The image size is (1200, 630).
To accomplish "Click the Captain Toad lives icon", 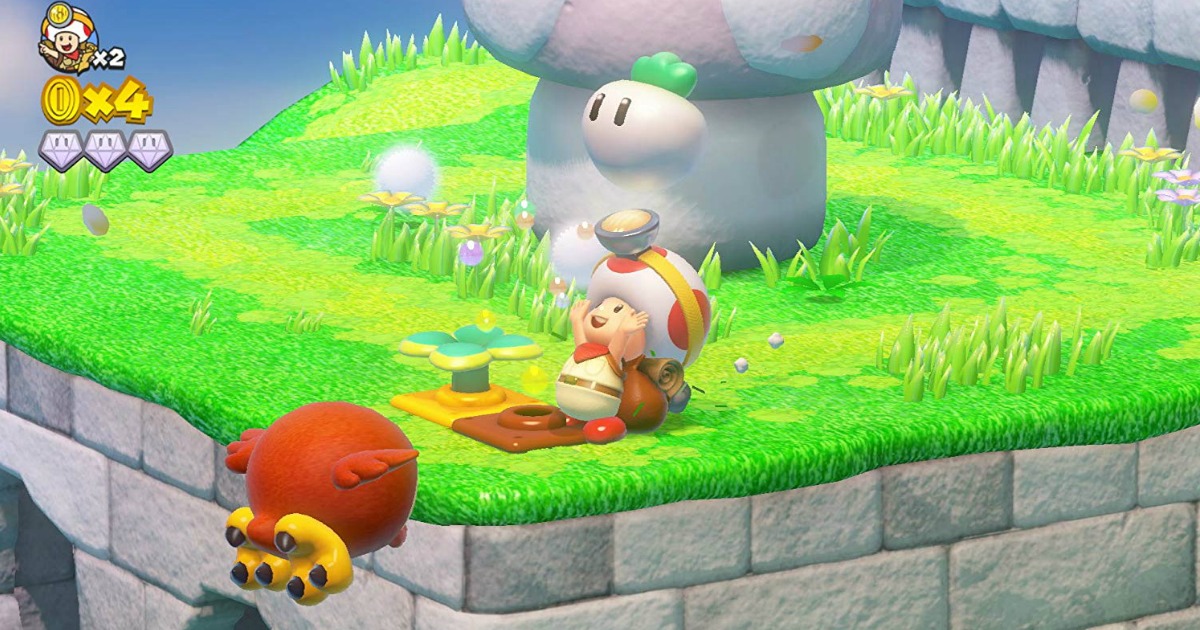I will pyautogui.click(x=68, y=38).
